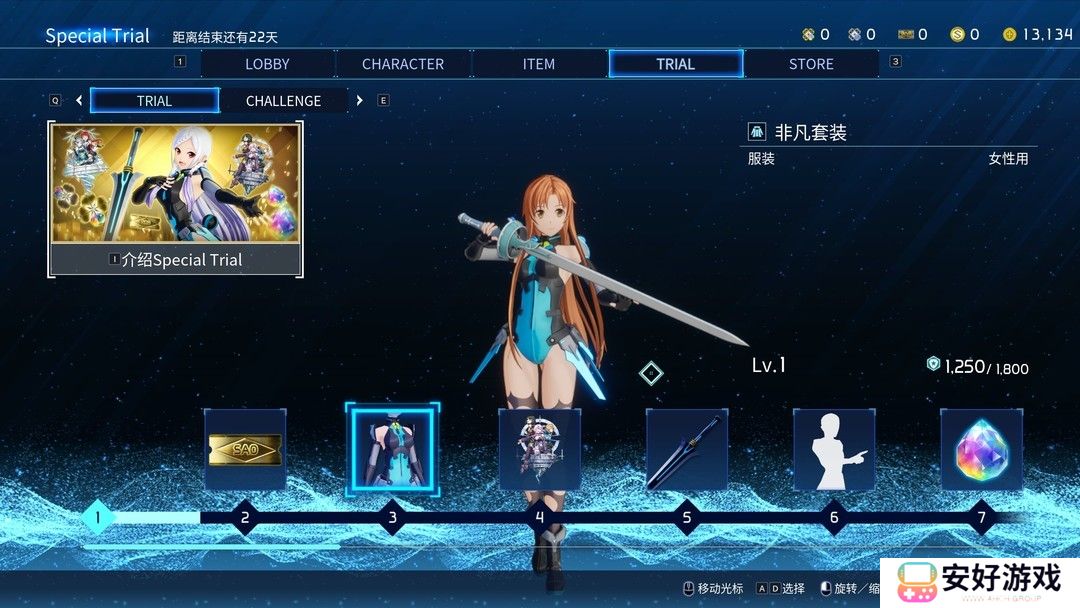Switch to the CHALLENGE sub-tab
The width and height of the screenshot is (1080, 608).
(x=283, y=101)
